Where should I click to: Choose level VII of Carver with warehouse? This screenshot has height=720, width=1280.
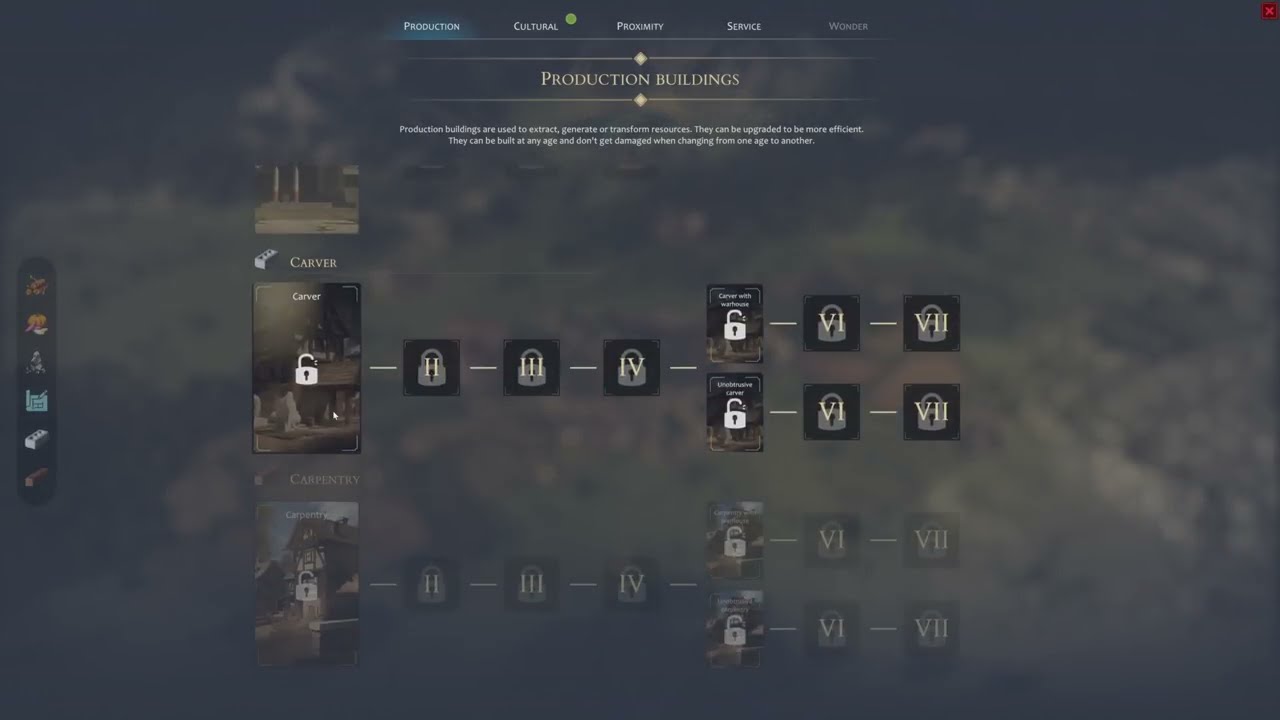(x=931, y=323)
